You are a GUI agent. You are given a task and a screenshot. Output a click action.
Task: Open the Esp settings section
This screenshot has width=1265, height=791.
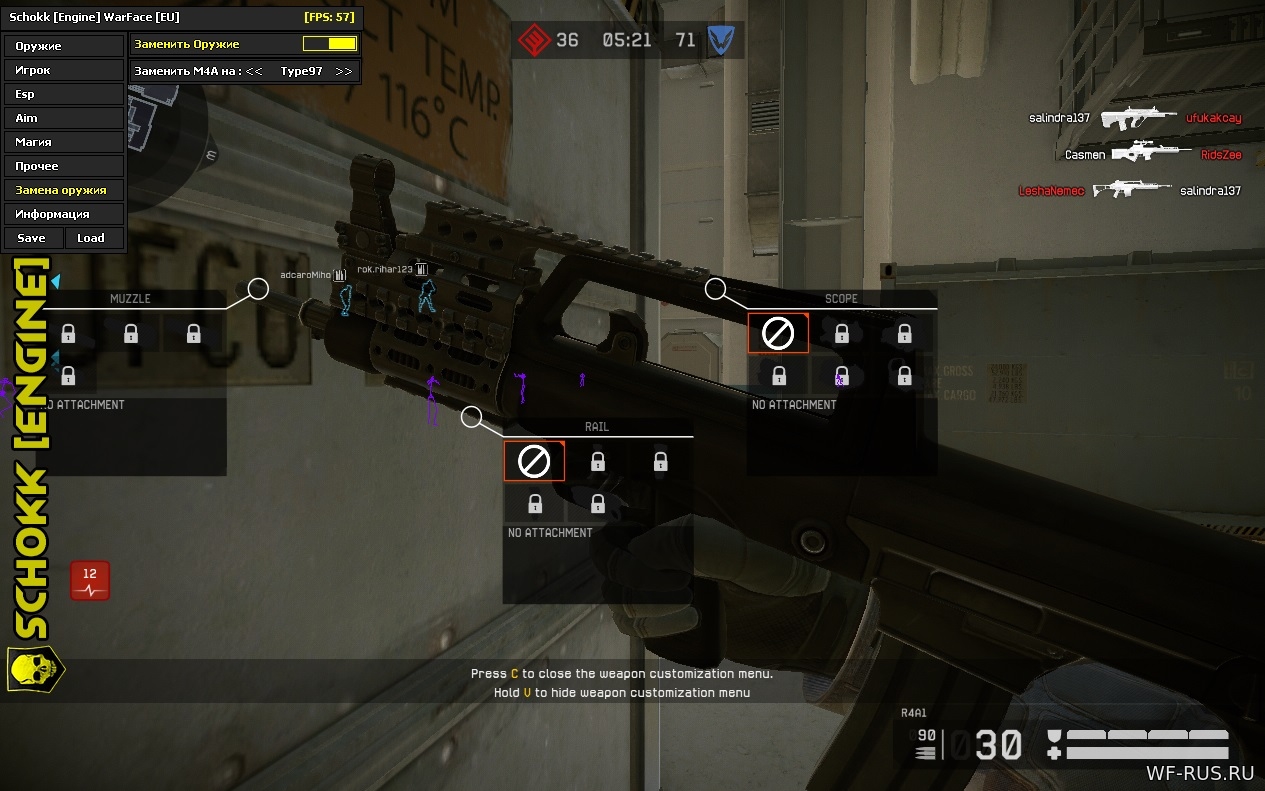pyautogui.click(x=64, y=94)
